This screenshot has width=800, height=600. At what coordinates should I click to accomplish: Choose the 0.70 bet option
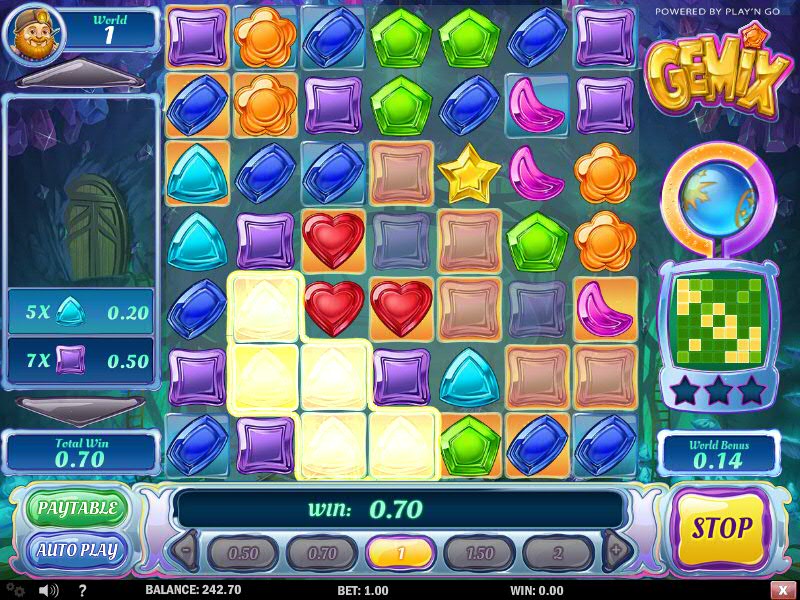[322, 553]
